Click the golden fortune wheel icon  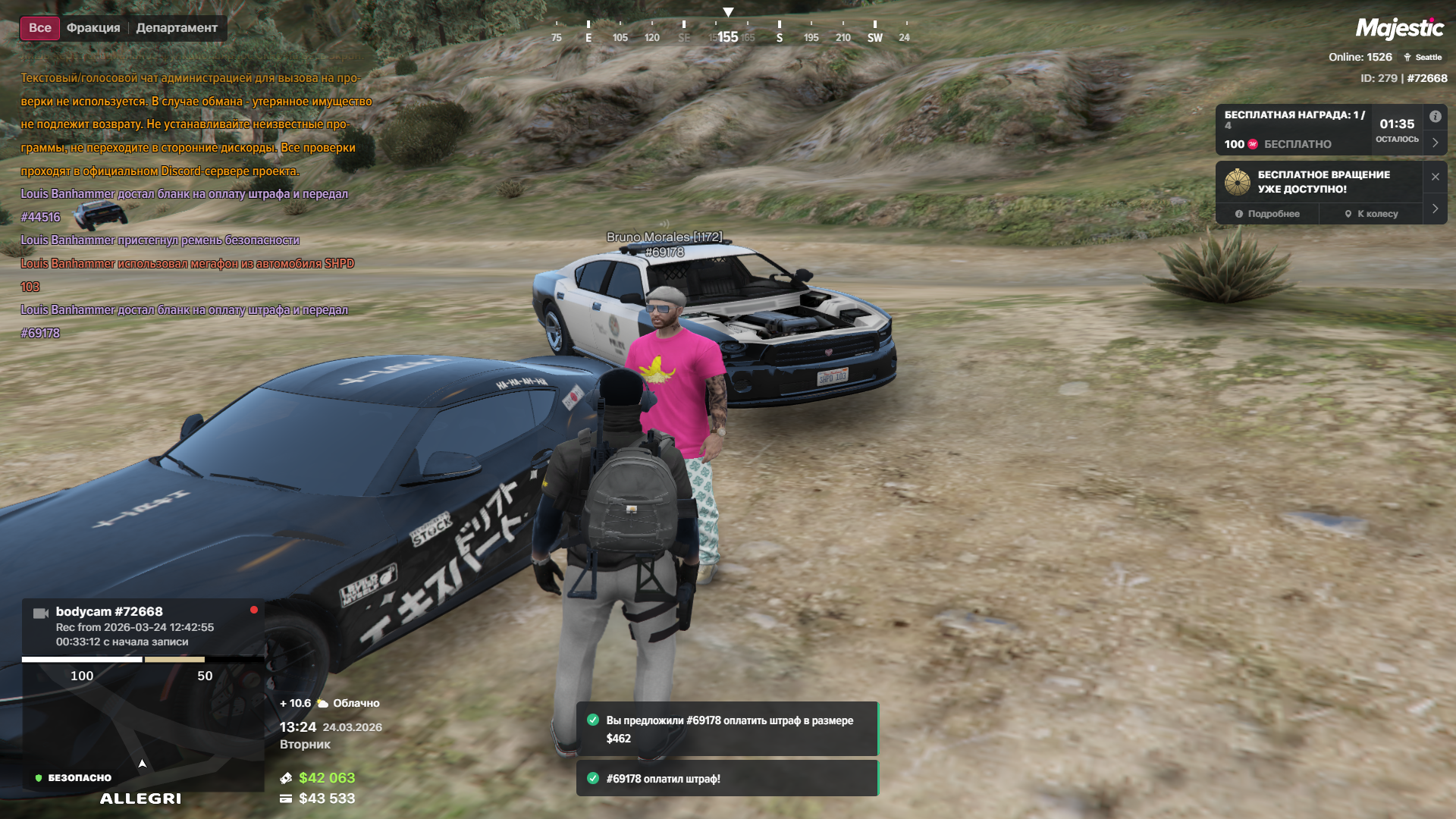pos(1238,182)
